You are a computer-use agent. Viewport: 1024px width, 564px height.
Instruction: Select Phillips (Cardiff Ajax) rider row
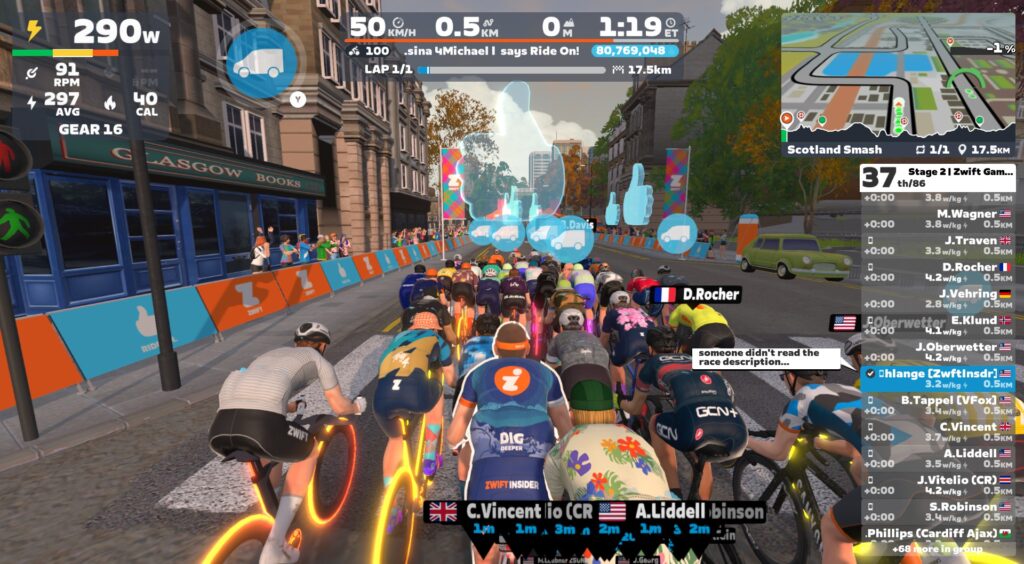(938, 534)
